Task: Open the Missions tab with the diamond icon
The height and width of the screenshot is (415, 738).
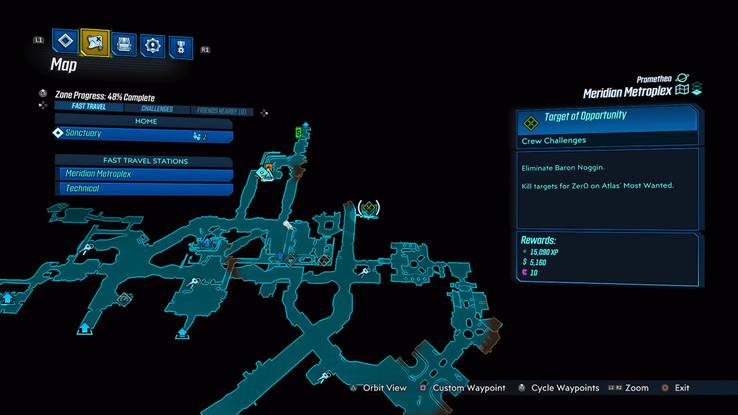Action: coord(66,43)
